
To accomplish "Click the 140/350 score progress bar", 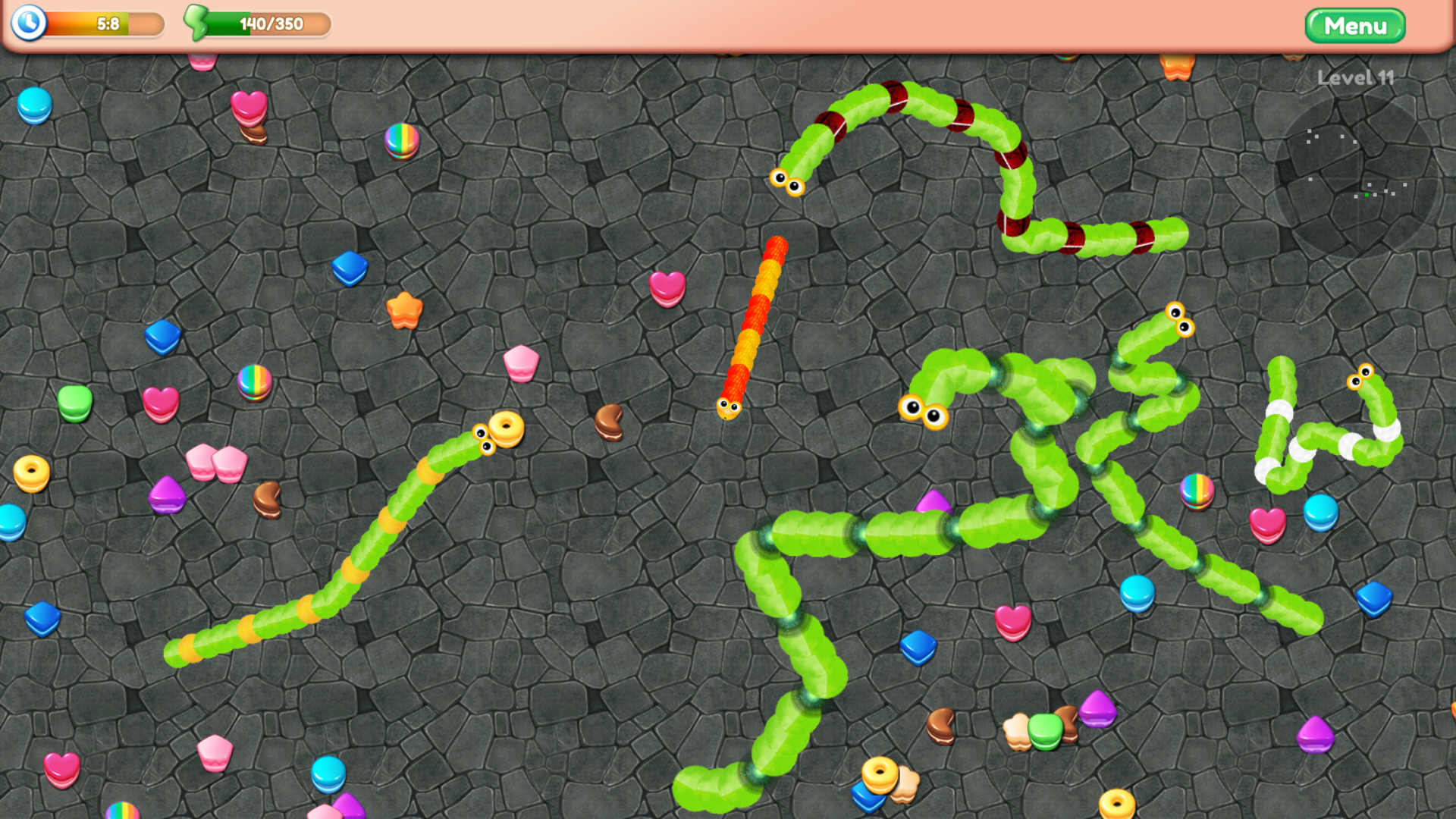I will point(269,24).
